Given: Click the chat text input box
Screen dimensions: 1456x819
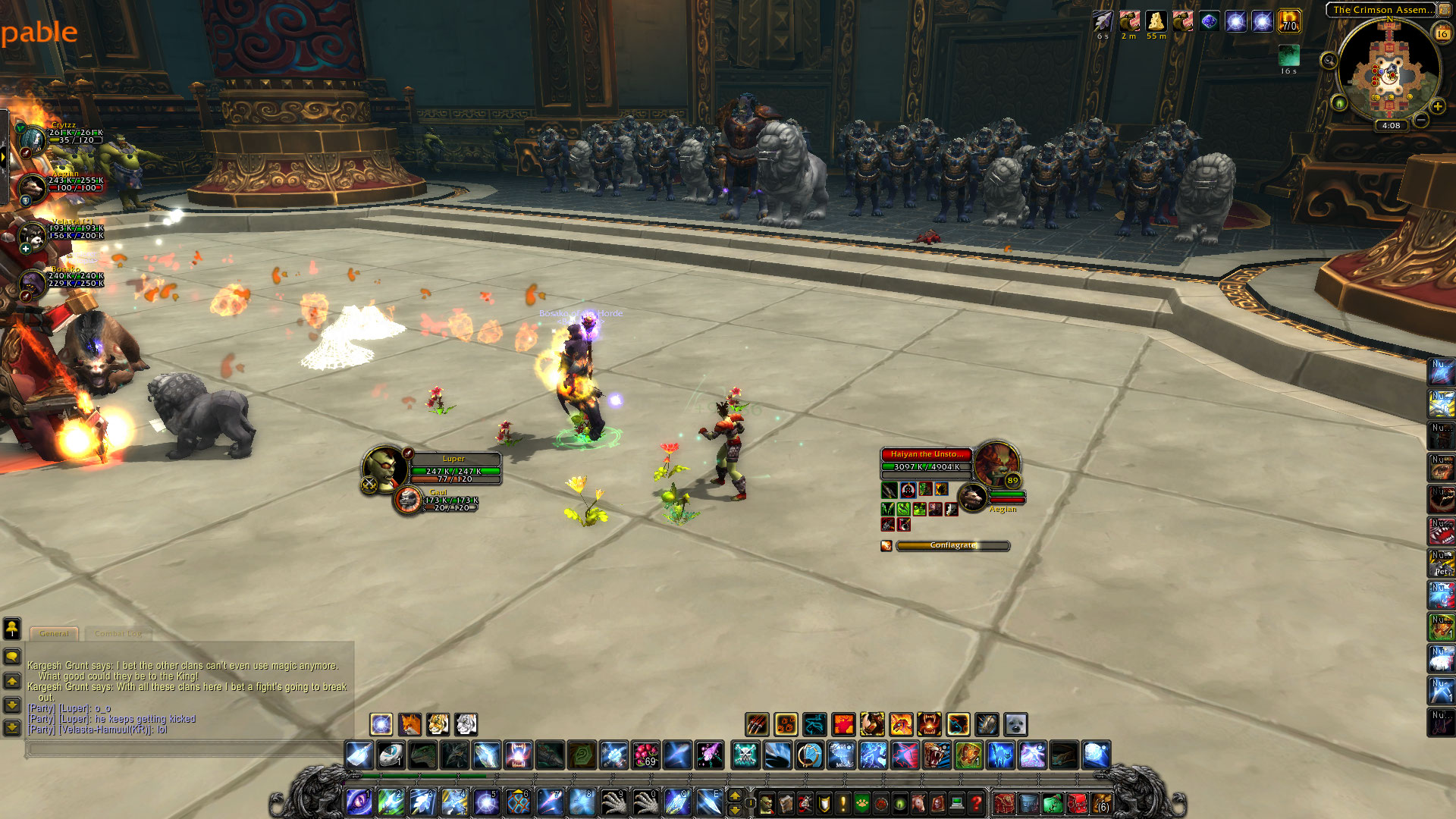Looking at the screenshot, I should pyautogui.click(x=182, y=749).
